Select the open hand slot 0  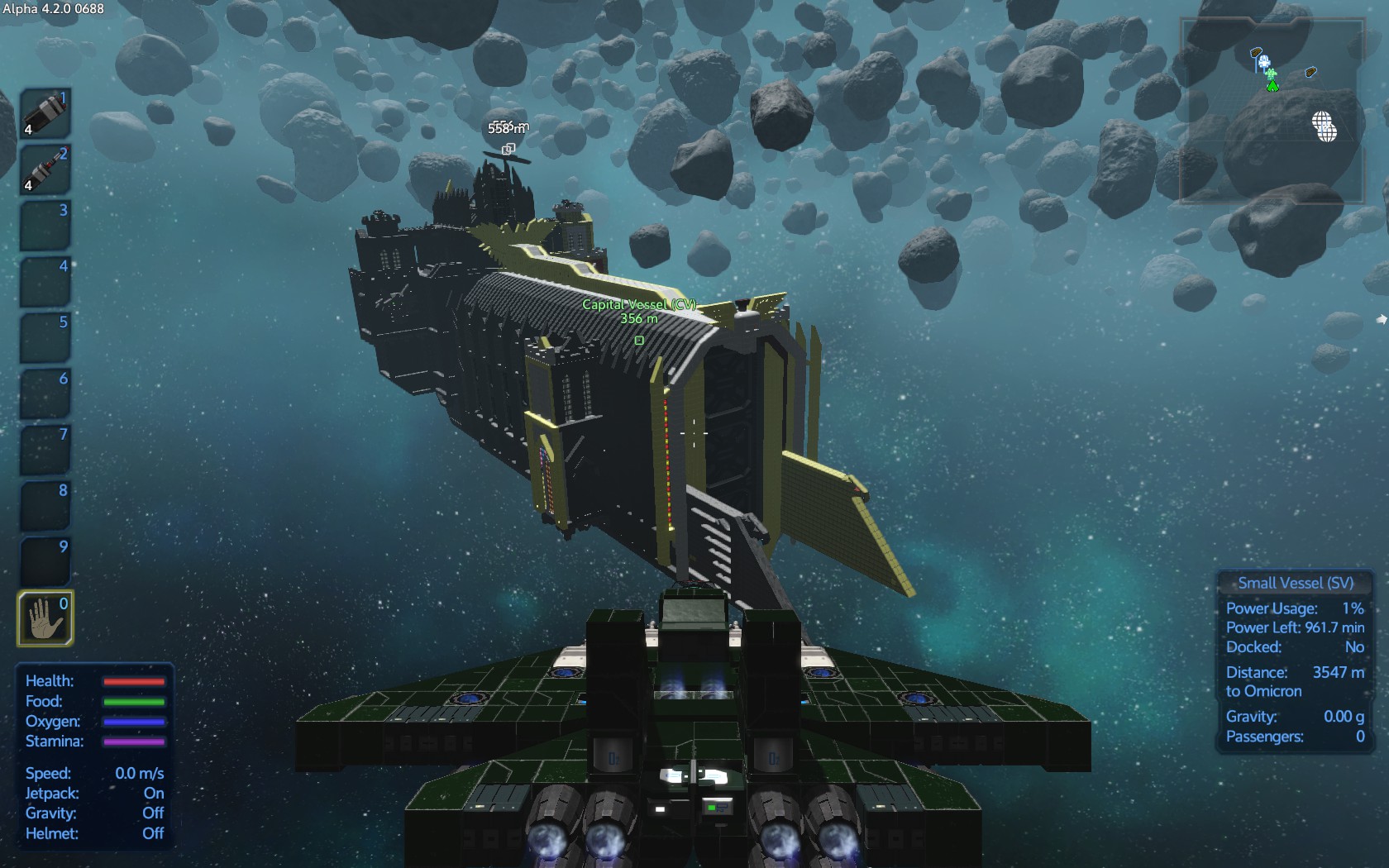(45, 618)
